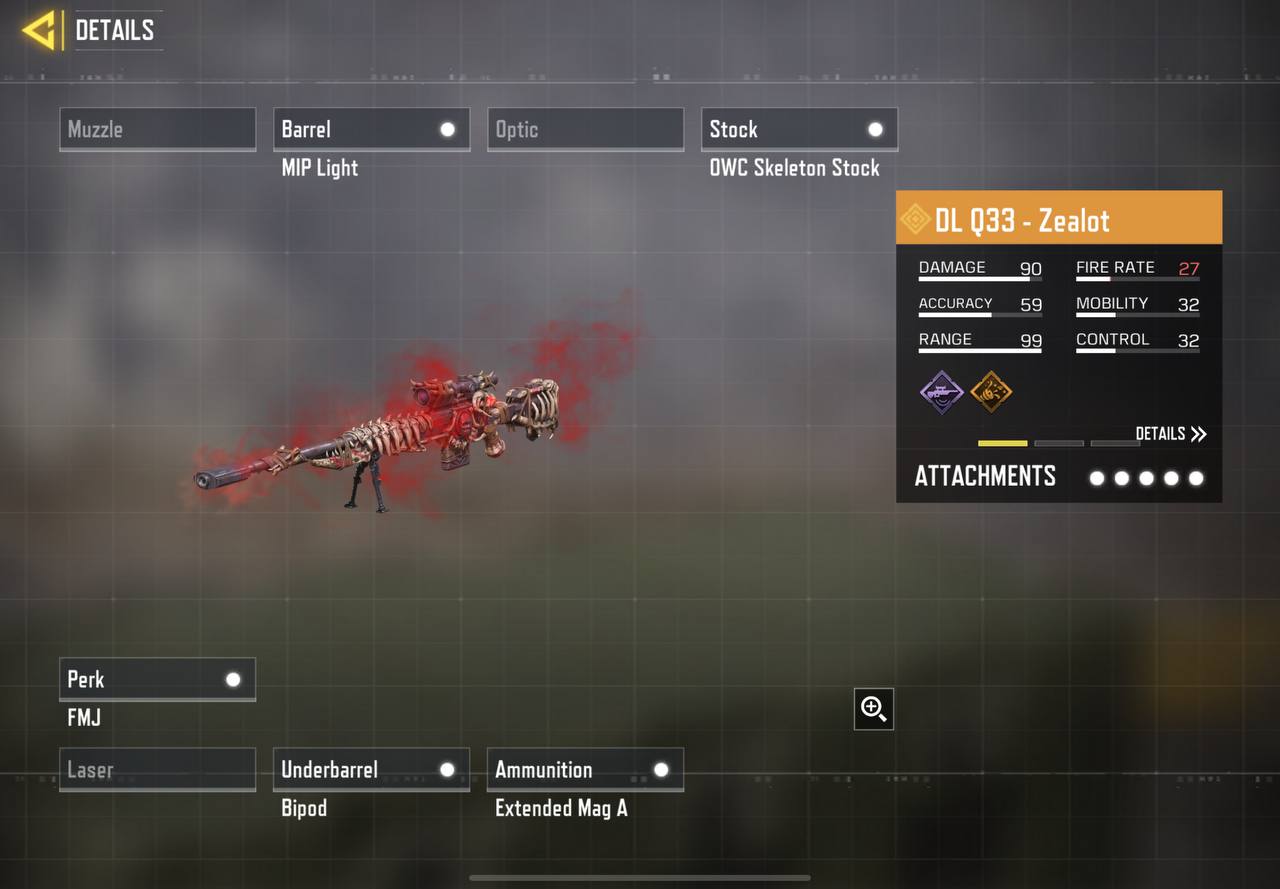Go back using the yellow arrow

[x=39, y=30]
